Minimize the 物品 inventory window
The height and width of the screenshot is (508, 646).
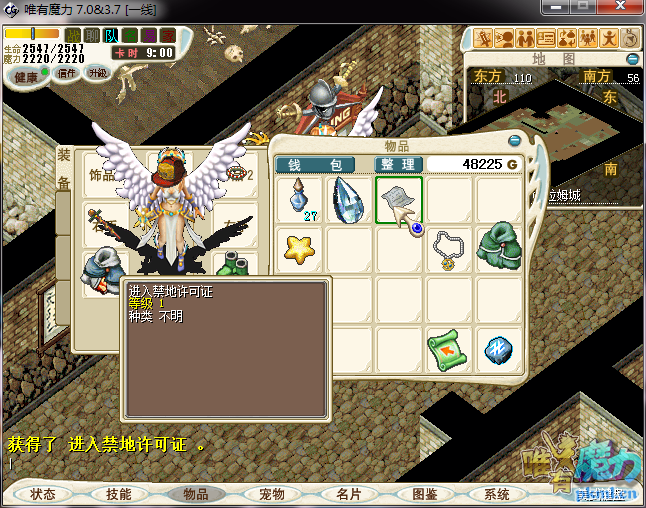[515, 141]
